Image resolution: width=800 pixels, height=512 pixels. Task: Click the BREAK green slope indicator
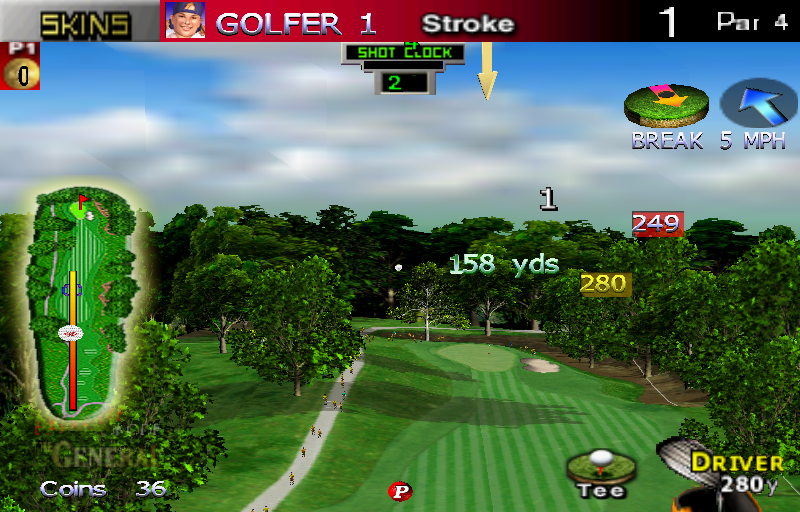pyautogui.click(x=666, y=106)
